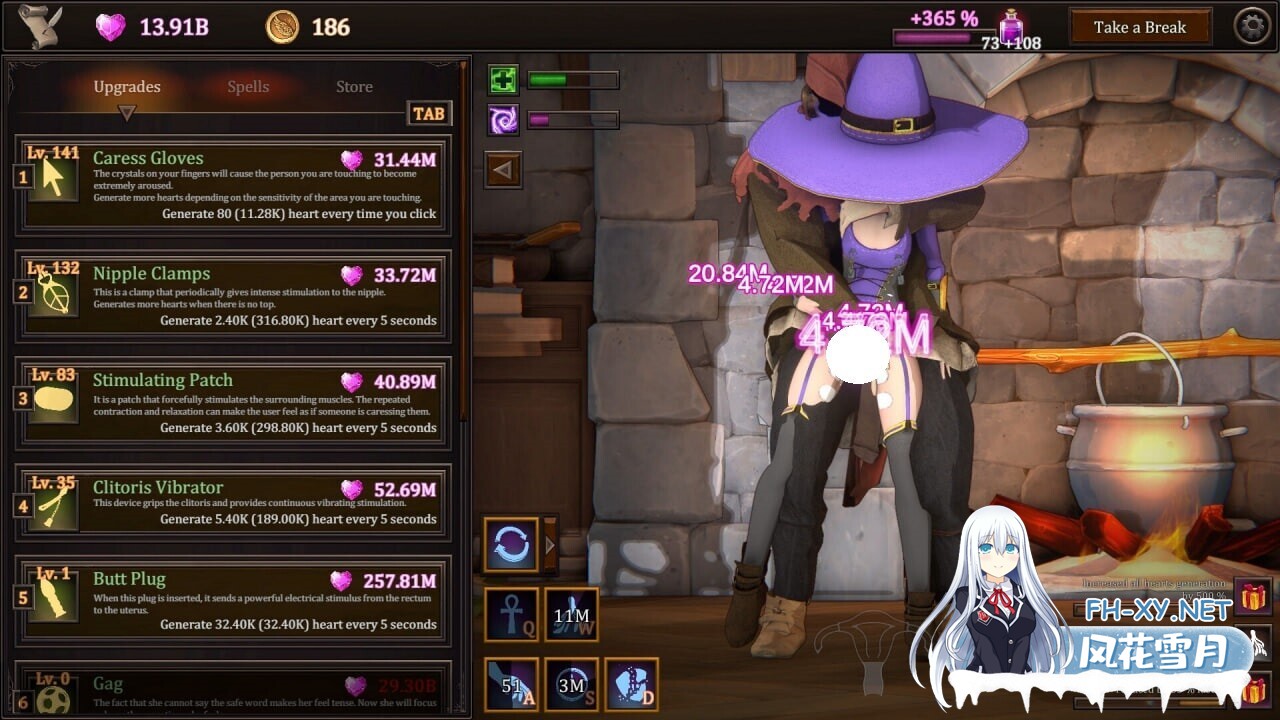Select the Upgrades tab

point(127,87)
